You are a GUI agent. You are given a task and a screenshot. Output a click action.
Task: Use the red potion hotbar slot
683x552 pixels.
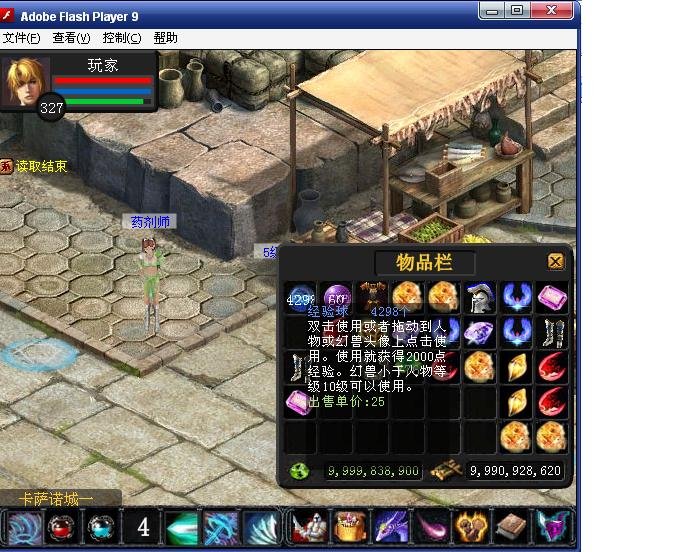click(62, 527)
